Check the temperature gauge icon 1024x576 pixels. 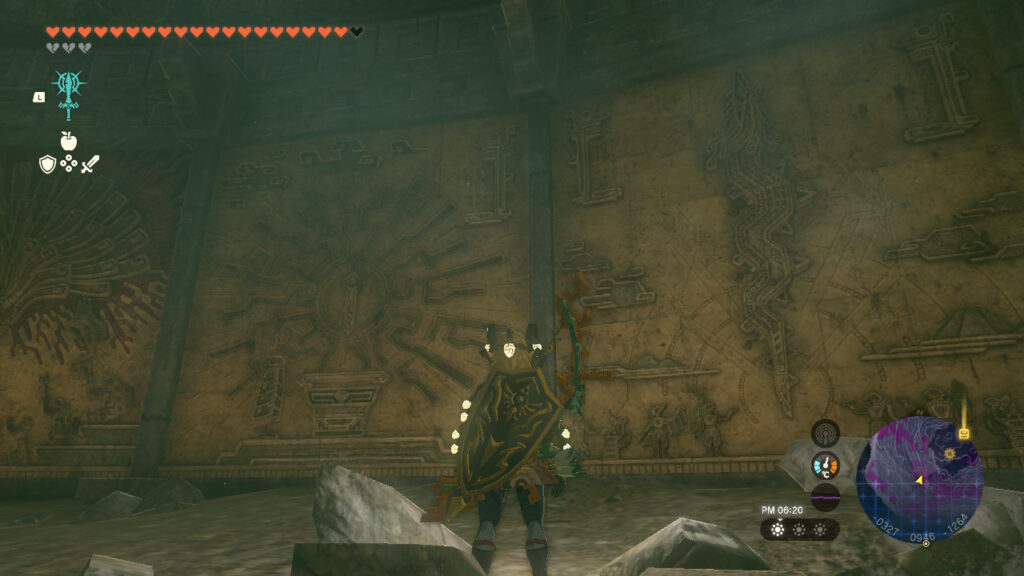pos(825,466)
